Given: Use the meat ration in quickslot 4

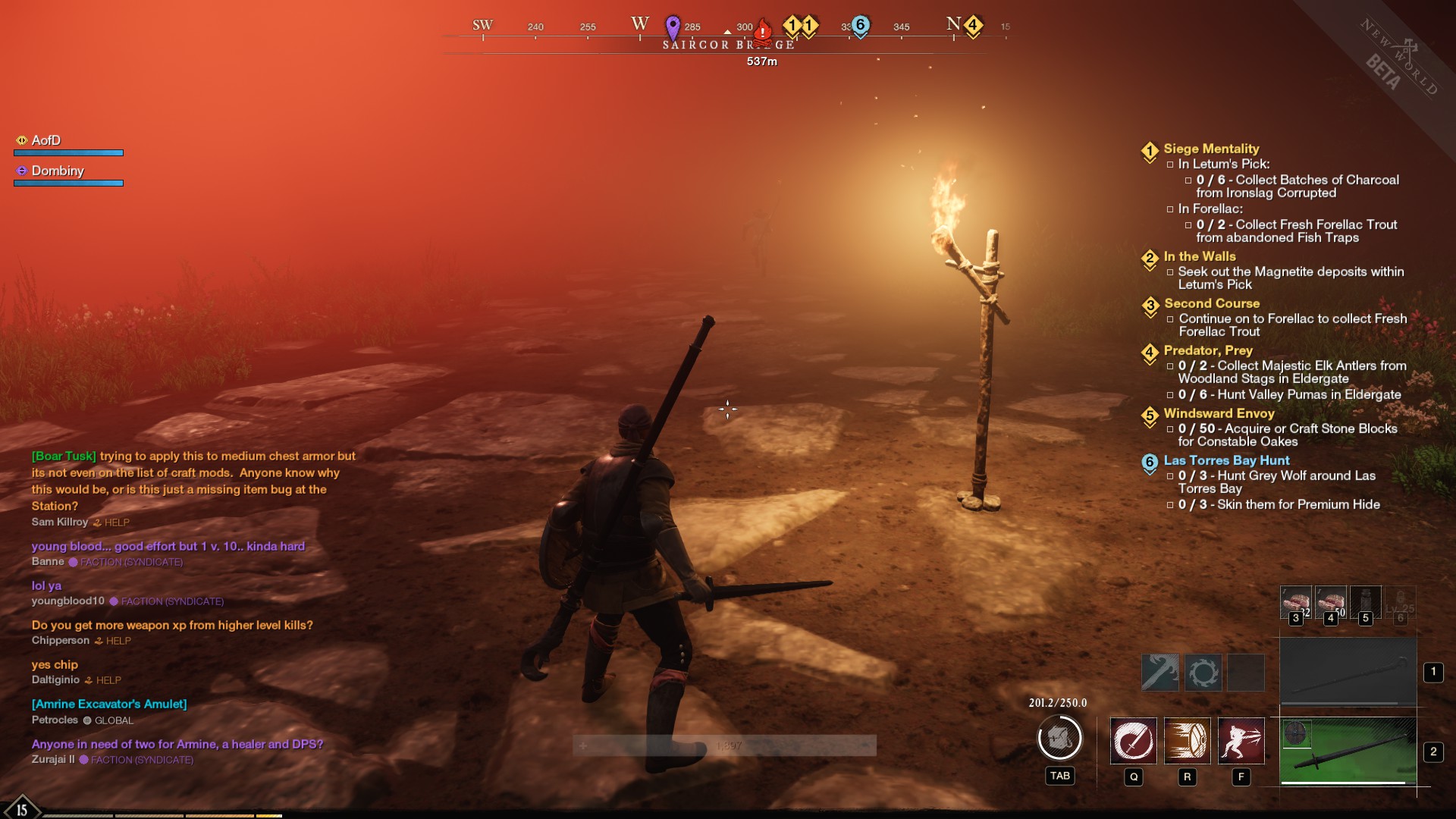Looking at the screenshot, I should pos(1330,602).
